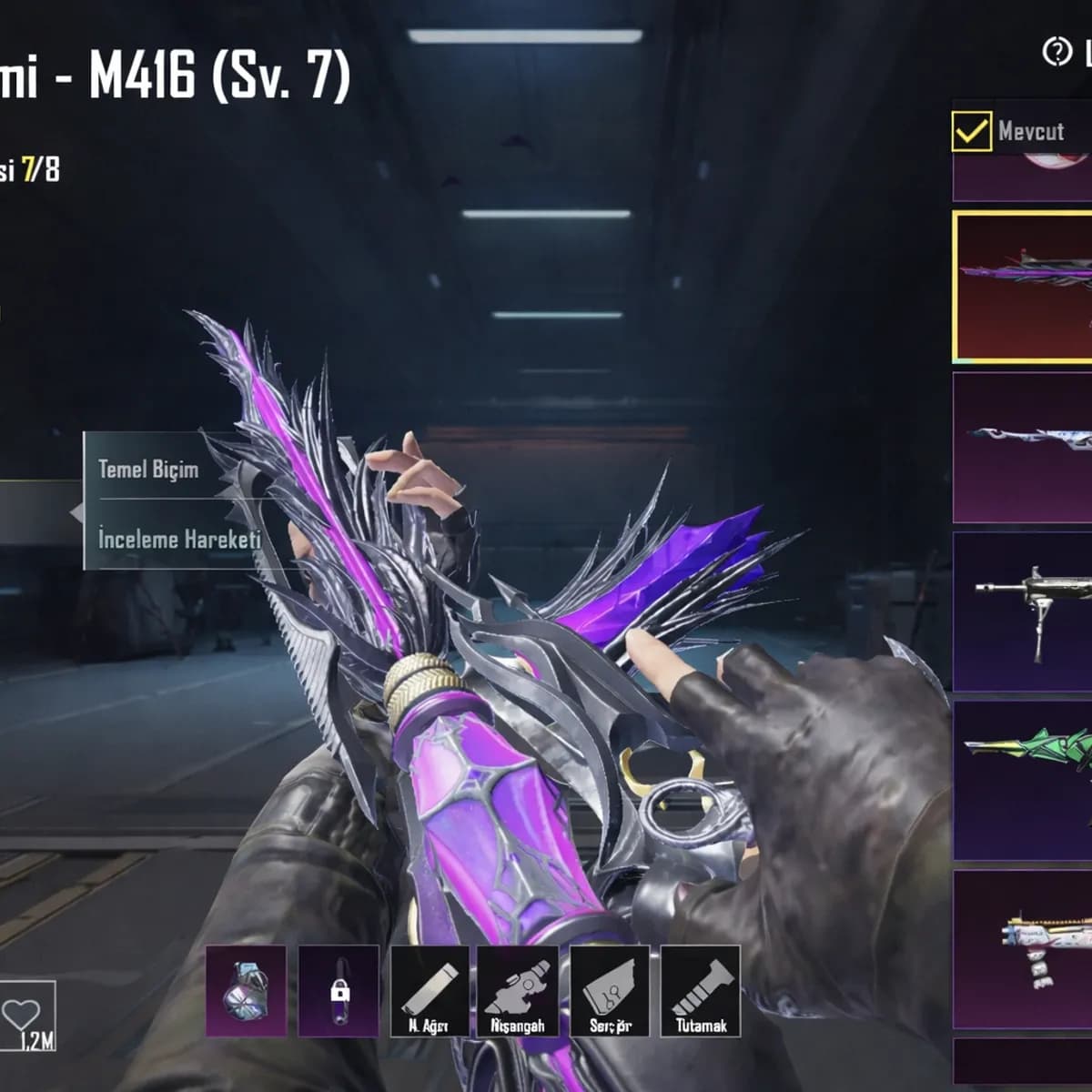The image size is (1092, 1092).
Task: Click the locked charm slot
Action: [339, 991]
